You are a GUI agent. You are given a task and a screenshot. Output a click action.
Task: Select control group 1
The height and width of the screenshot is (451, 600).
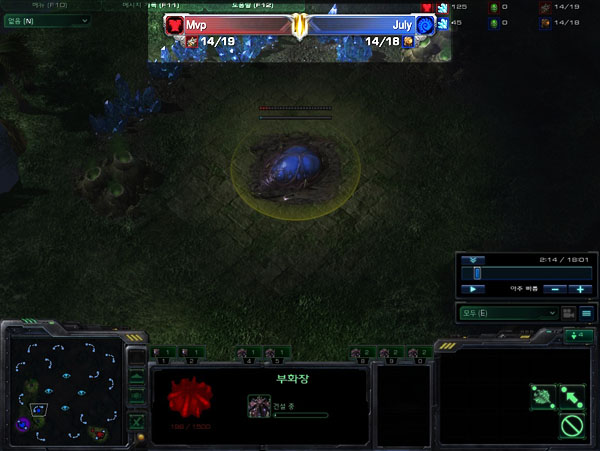tap(163, 352)
